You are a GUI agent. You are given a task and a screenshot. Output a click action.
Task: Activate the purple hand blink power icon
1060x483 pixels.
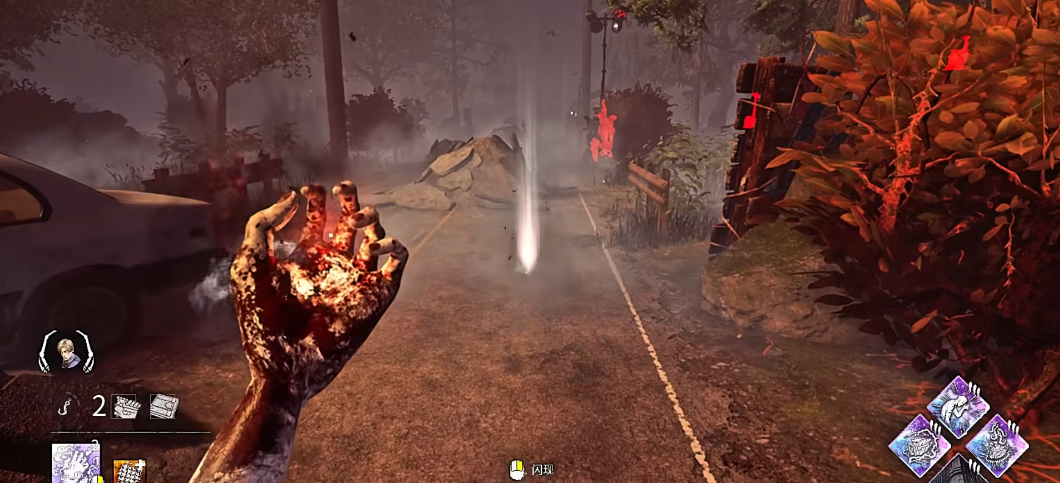click(x=75, y=464)
